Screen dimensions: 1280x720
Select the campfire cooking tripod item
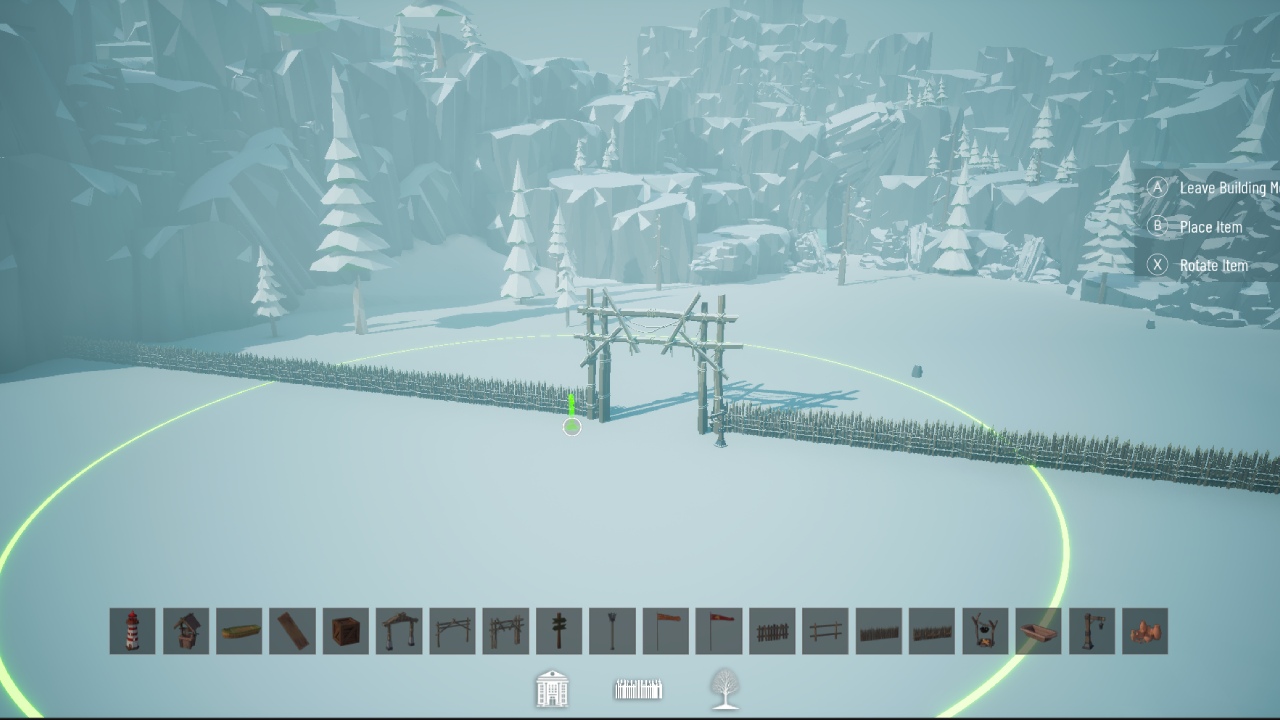[984, 630]
